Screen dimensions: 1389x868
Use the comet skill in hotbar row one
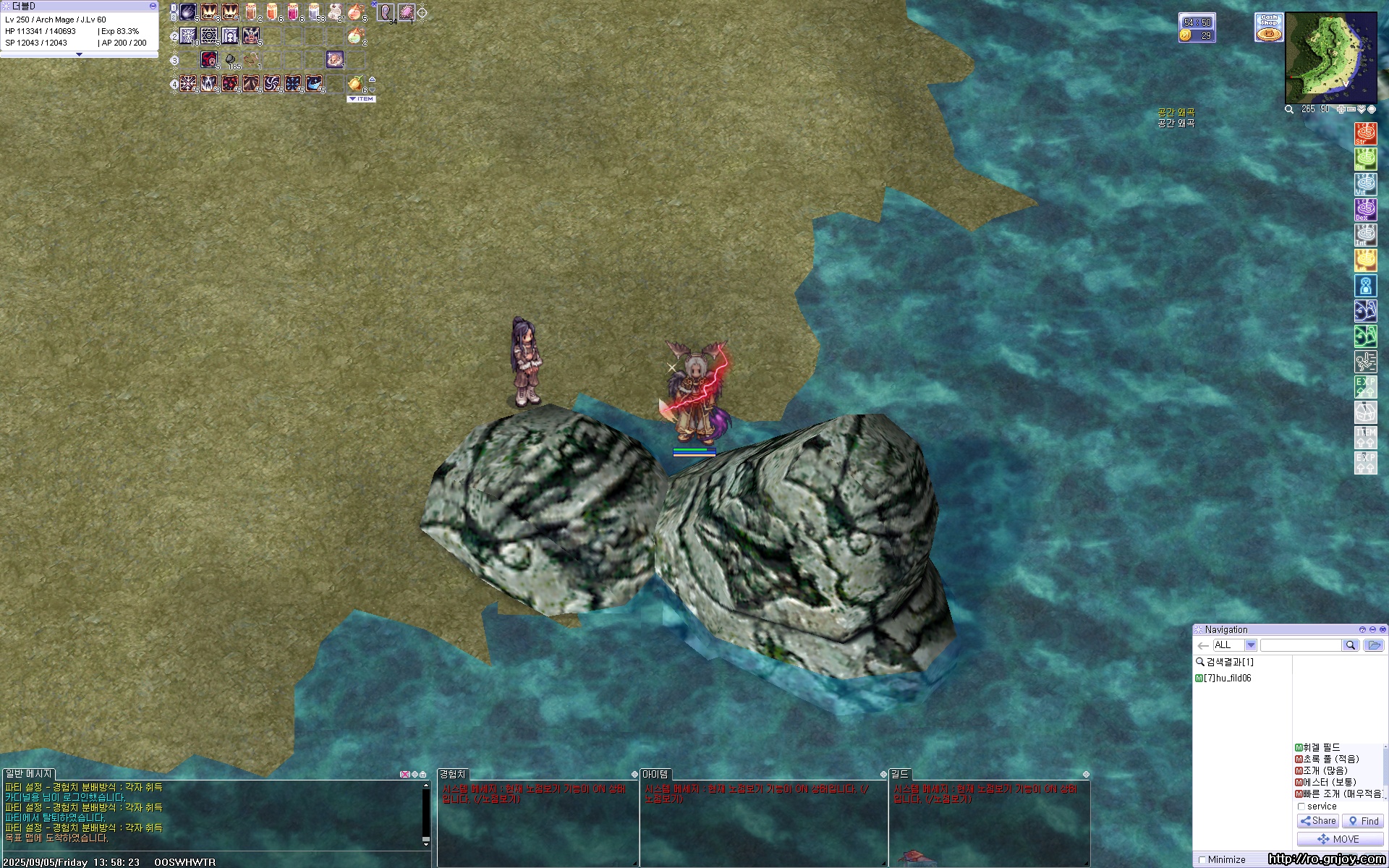pos(188,12)
